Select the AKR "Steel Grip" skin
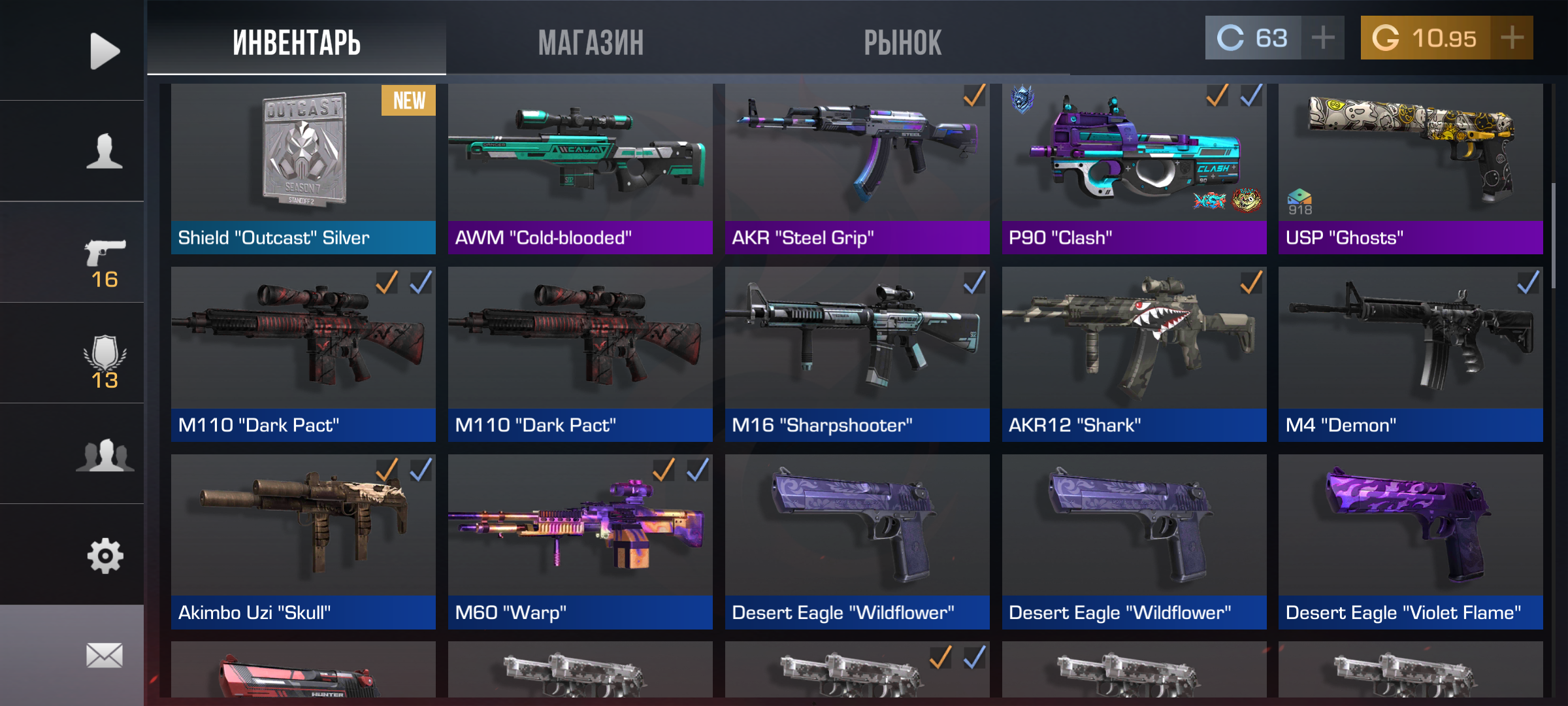Image resolution: width=1568 pixels, height=706 pixels. pyautogui.click(x=857, y=169)
